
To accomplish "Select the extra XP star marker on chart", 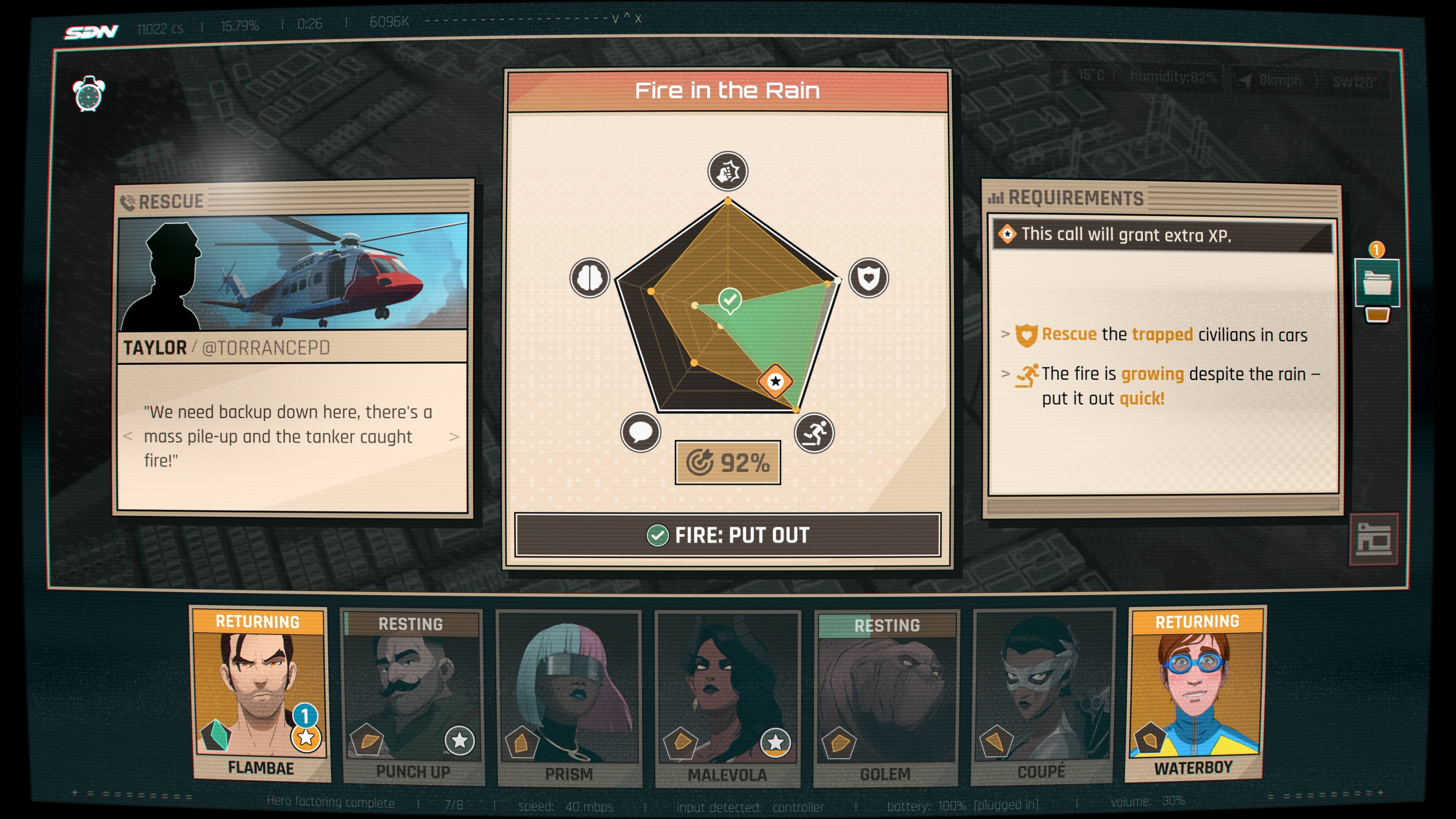I will click(775, 381).
